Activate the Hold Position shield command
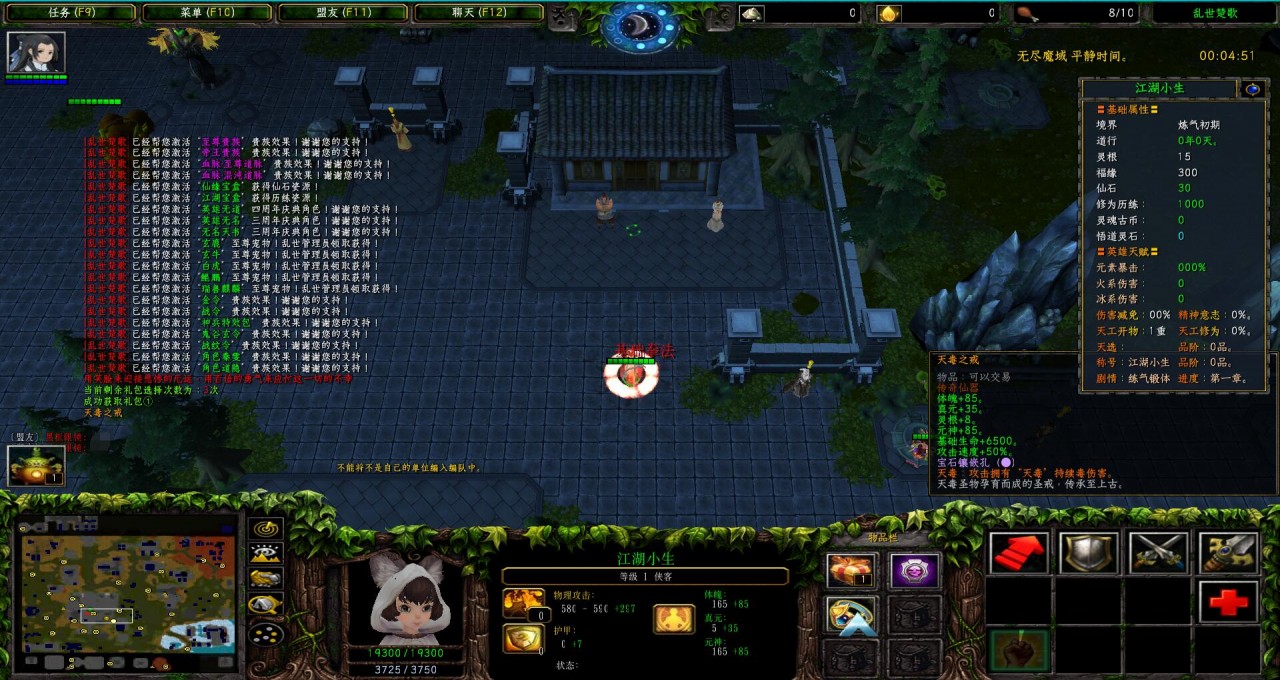Viewport: 1280px width, 680px height. [x=1089, y=553]
